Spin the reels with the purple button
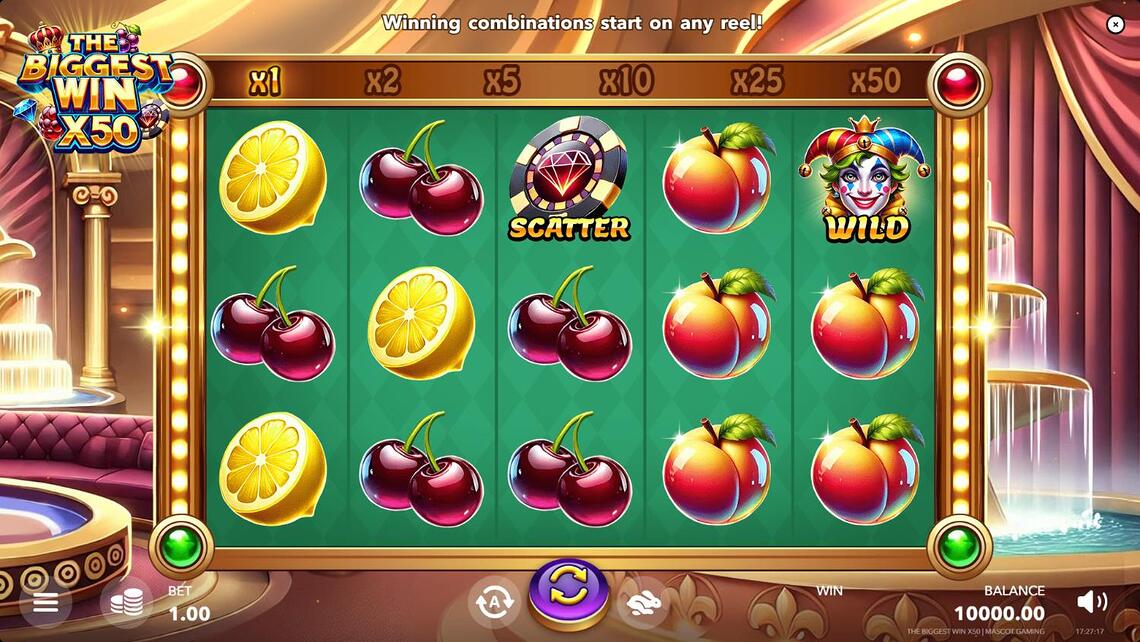Viewport: 1140px width, 642px height. click(x=568, y=590)
